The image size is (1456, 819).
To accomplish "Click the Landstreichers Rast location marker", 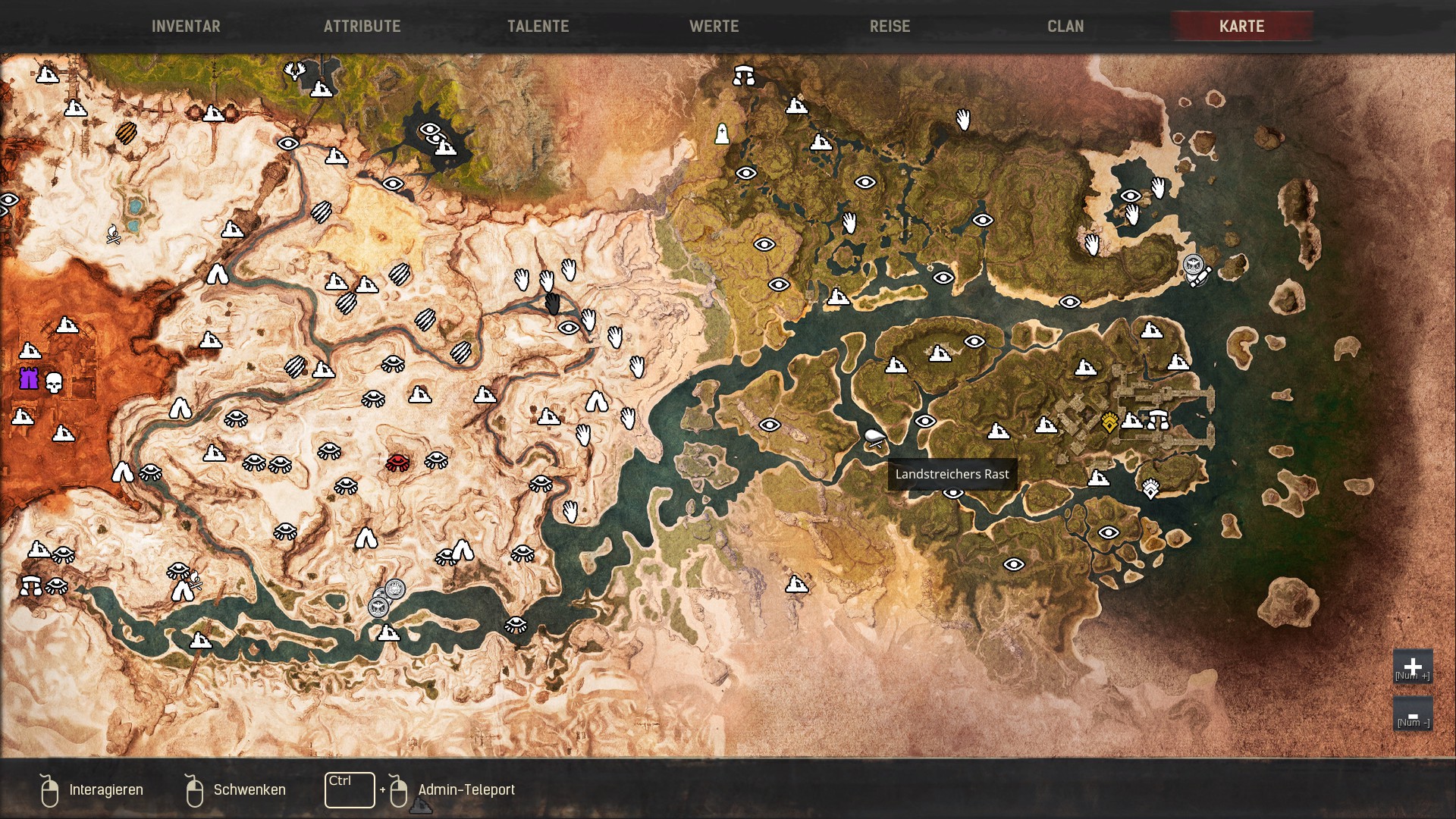I will pos(874,438).
